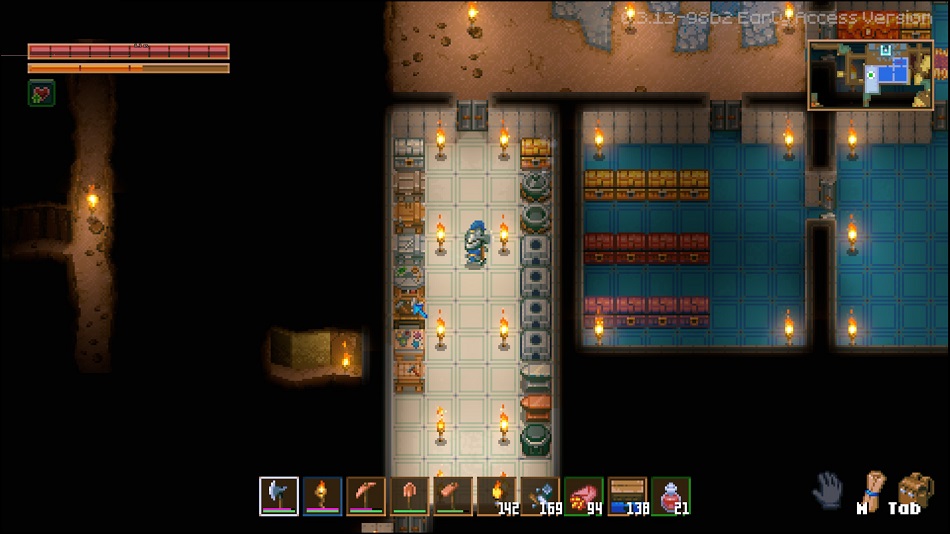Screen dimensions: 950x534
Task: Select the pickaxe hotbar slot
Action: click(x=366, y=496)
